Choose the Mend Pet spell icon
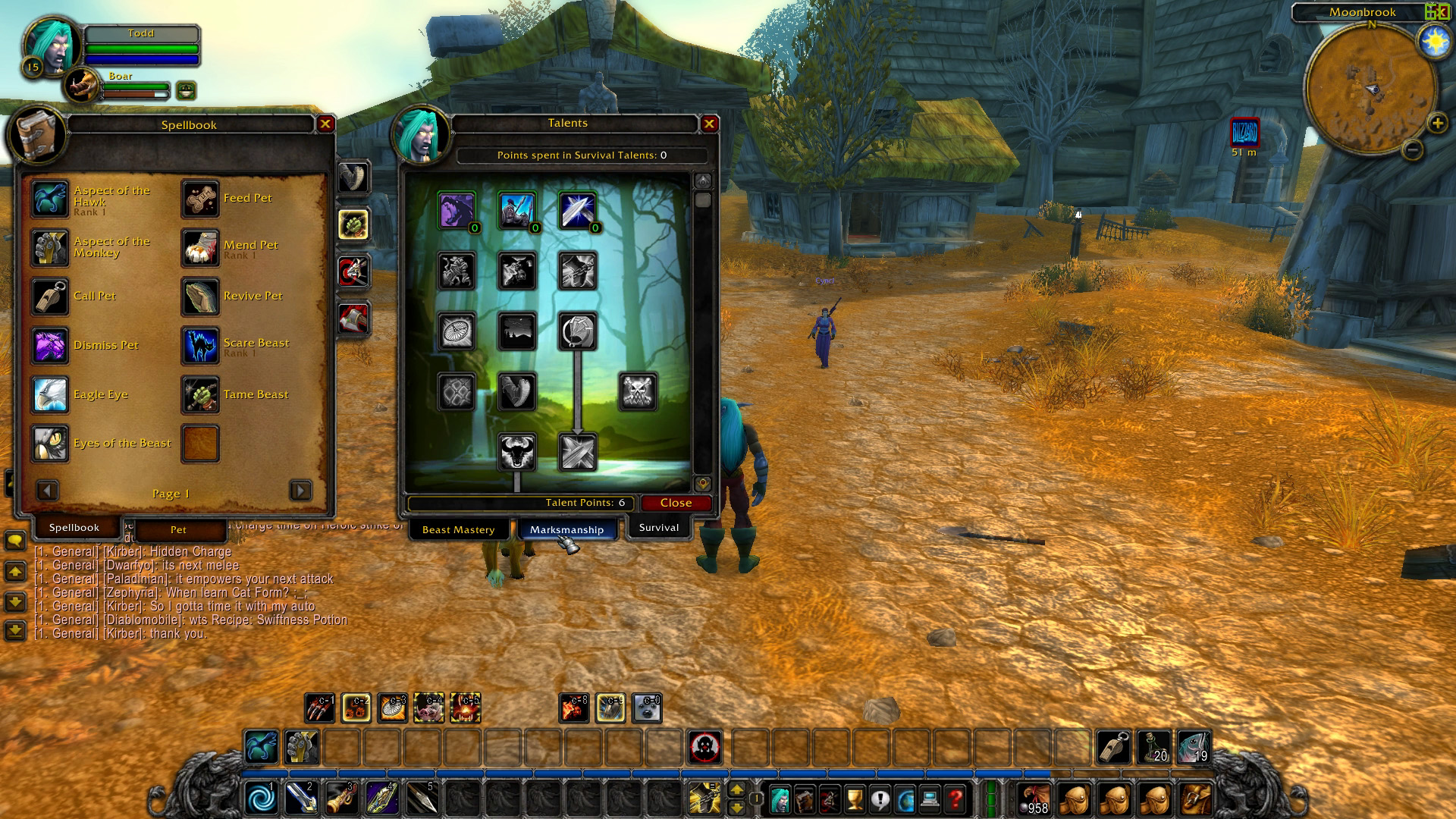 200,248
